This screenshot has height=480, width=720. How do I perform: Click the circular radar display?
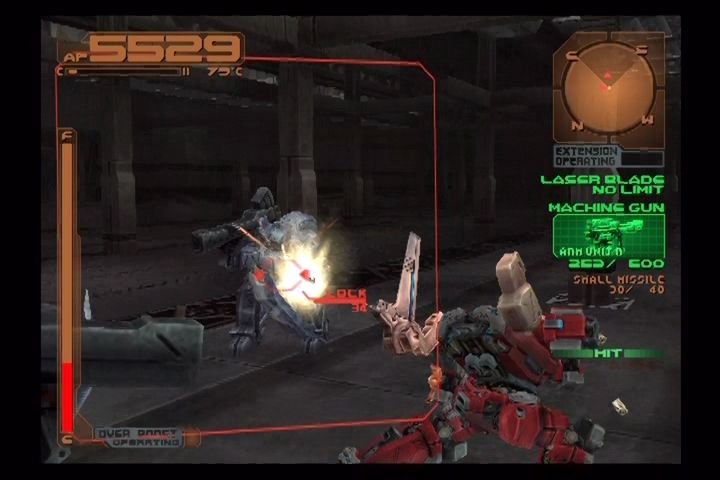point(607,88)
